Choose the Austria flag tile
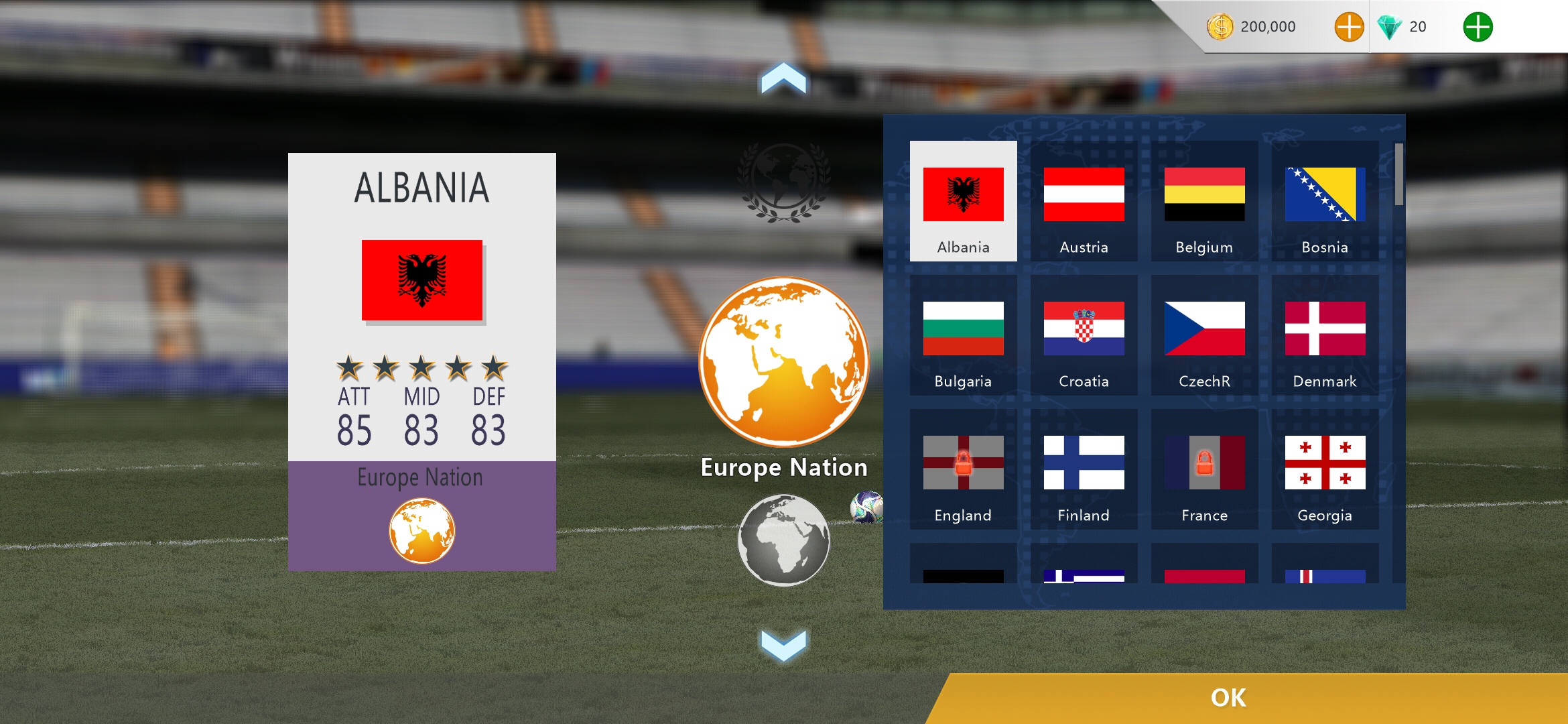This screenshot has width=1568, height=724. (x=1084, y=201)
